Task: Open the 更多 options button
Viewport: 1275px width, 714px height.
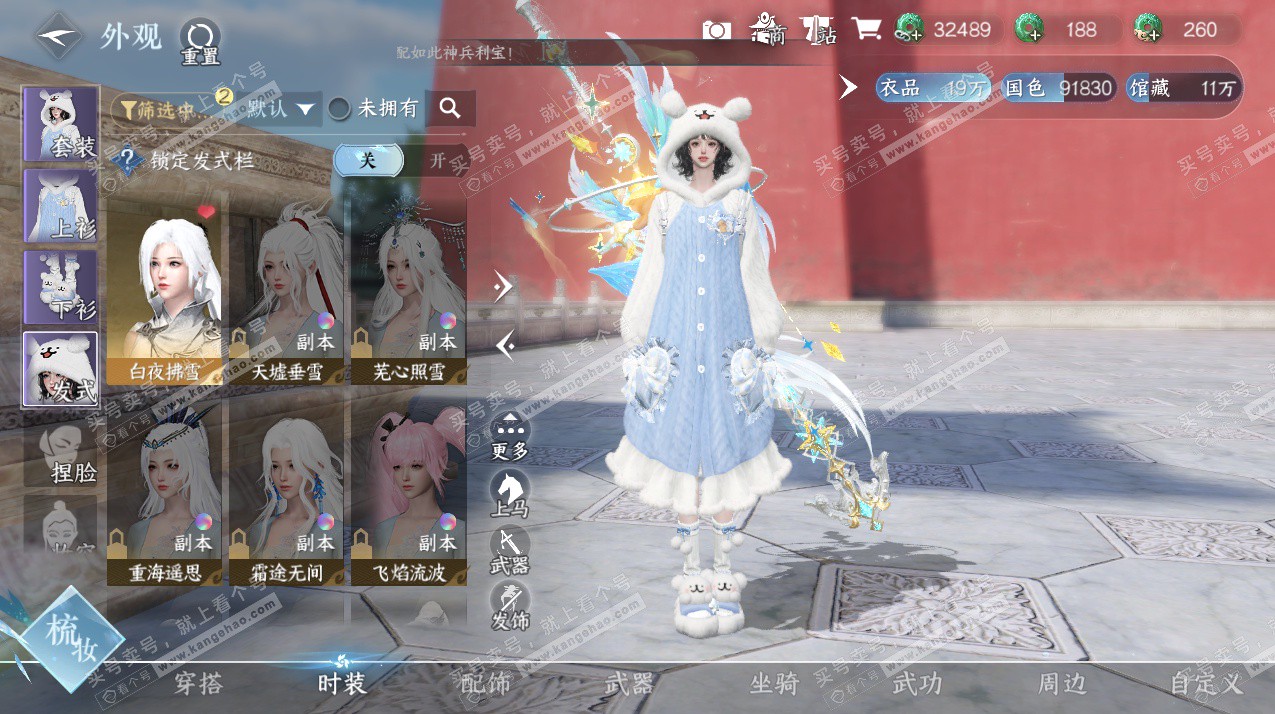Action: click(510, 436)
